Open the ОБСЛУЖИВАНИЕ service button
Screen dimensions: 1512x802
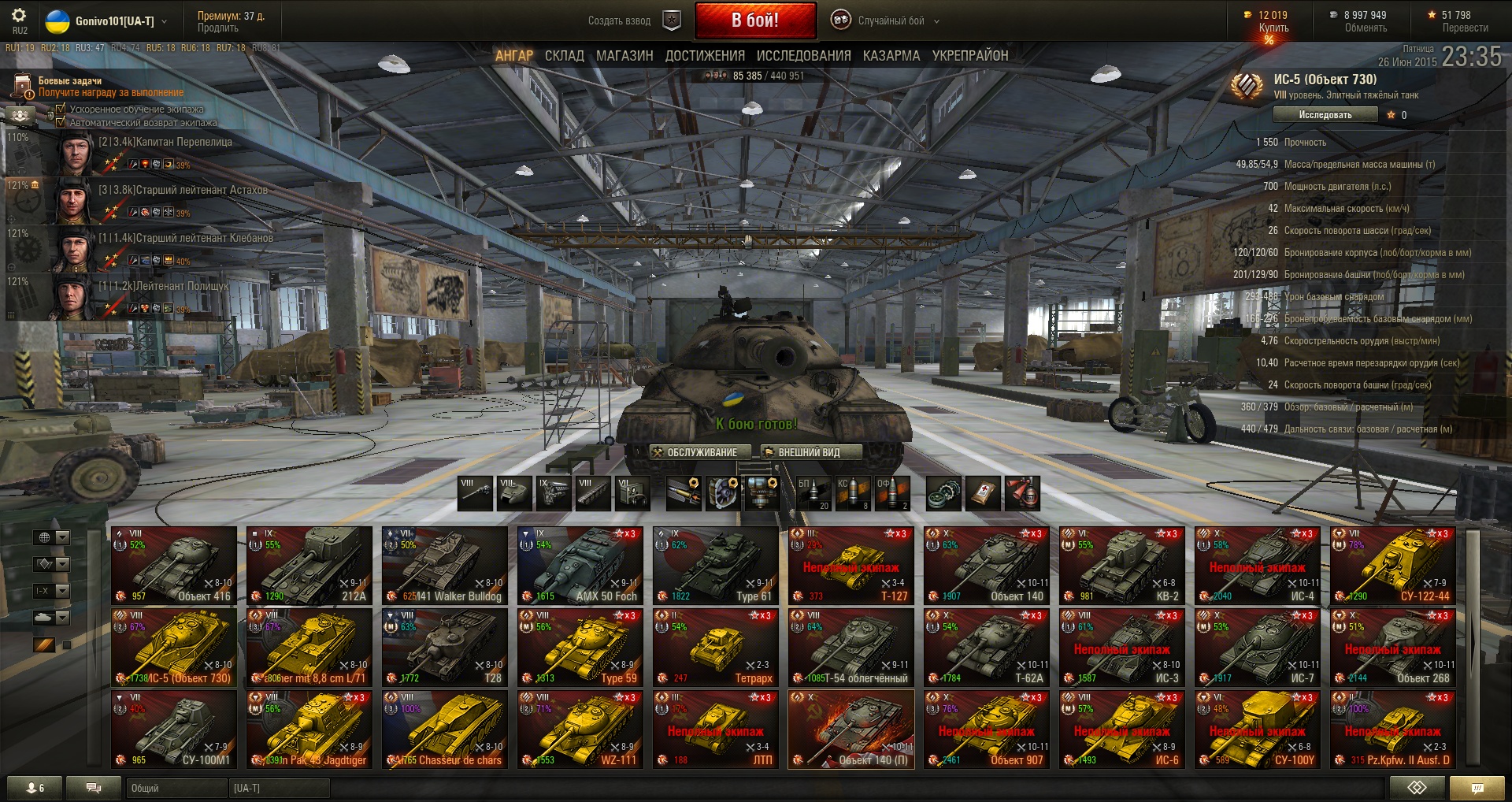pos(695,452)
